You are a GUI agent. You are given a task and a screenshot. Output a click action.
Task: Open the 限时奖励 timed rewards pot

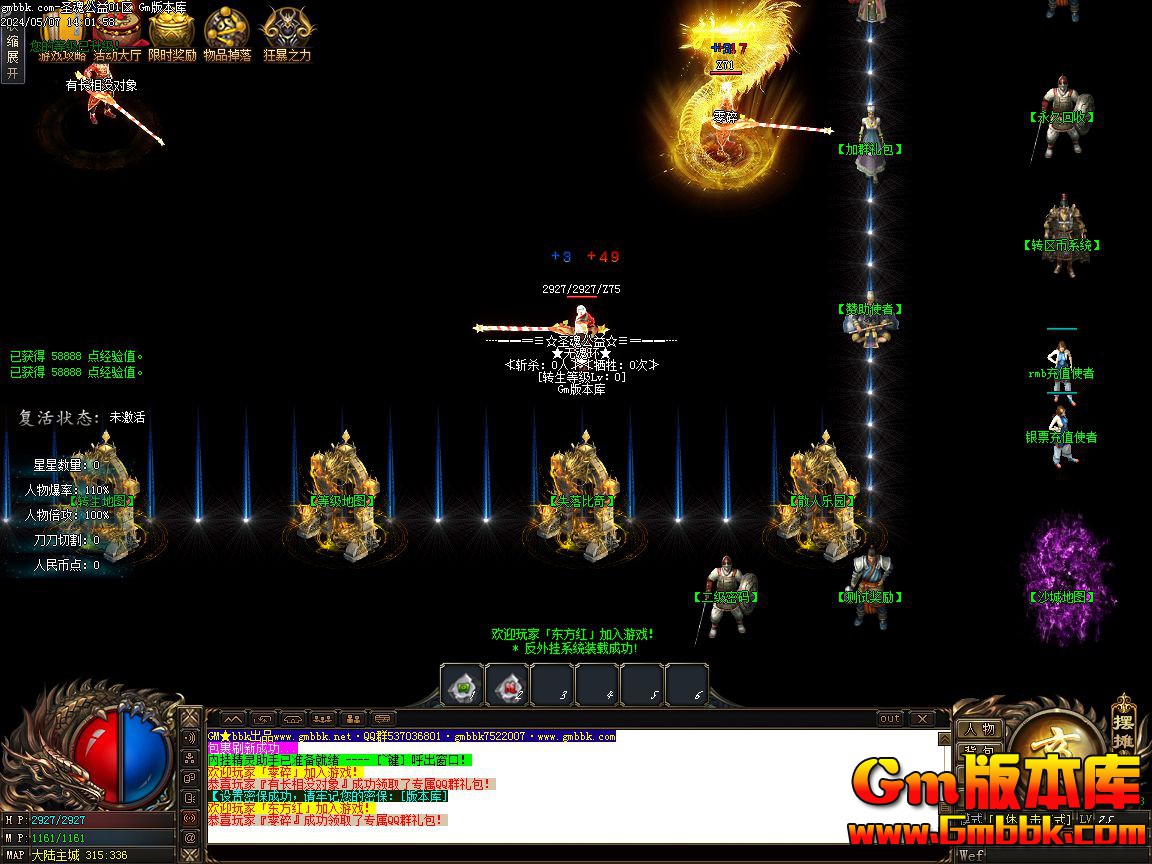coord(172,36)
